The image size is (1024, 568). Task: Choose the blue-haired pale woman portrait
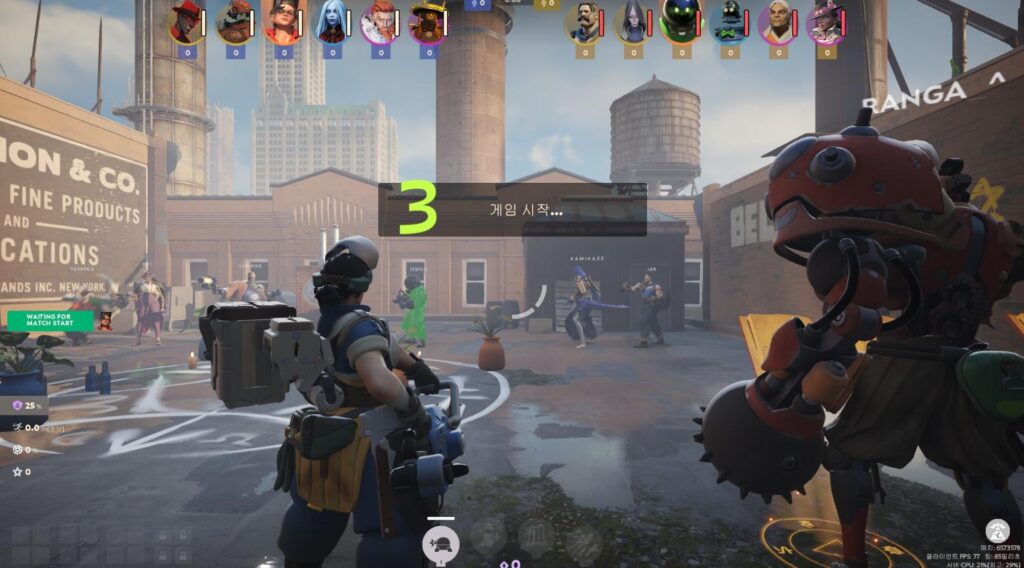coord(331,22)
